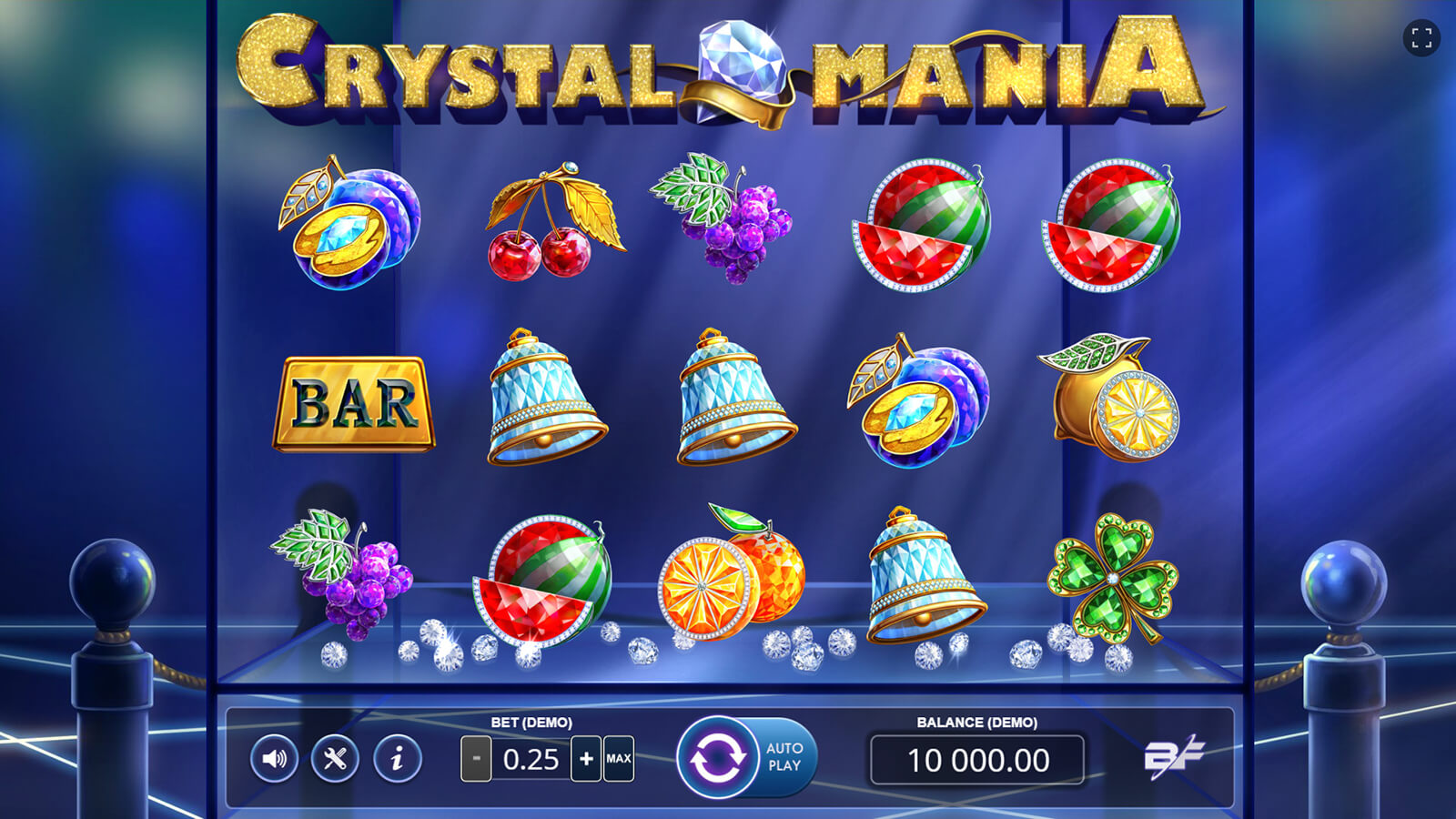
Task: Decrease the bet with minus button
Action: pos(476,759)
